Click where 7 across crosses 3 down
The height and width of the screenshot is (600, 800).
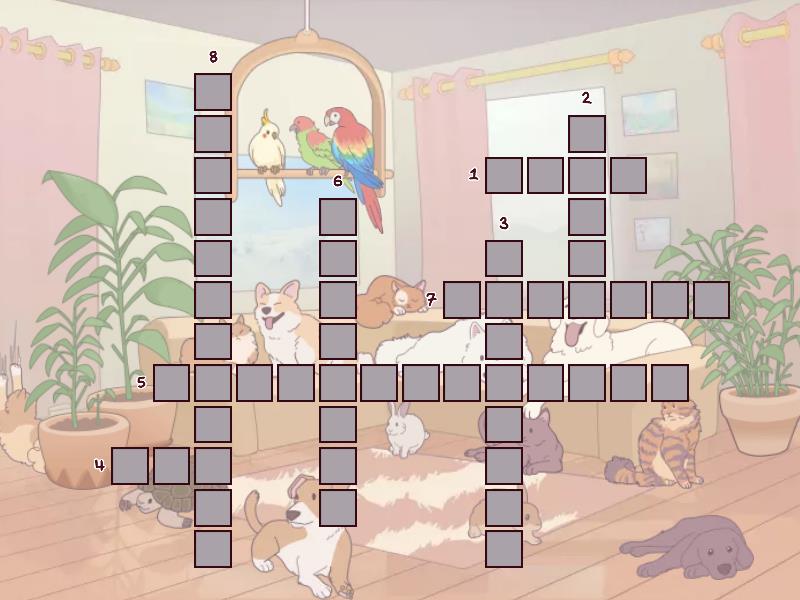click(x=504, y=300)
